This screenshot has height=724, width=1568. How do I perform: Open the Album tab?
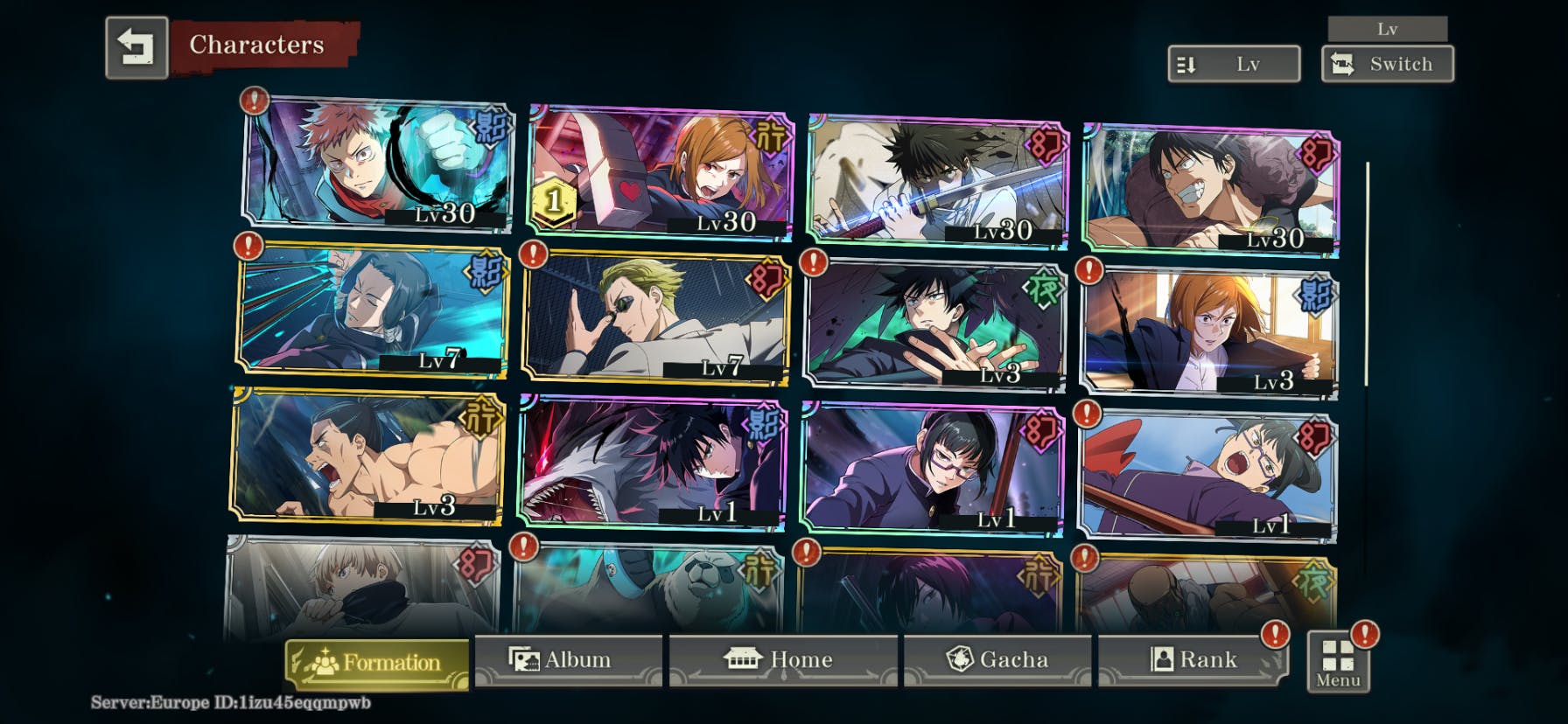[x=567, y=660]
